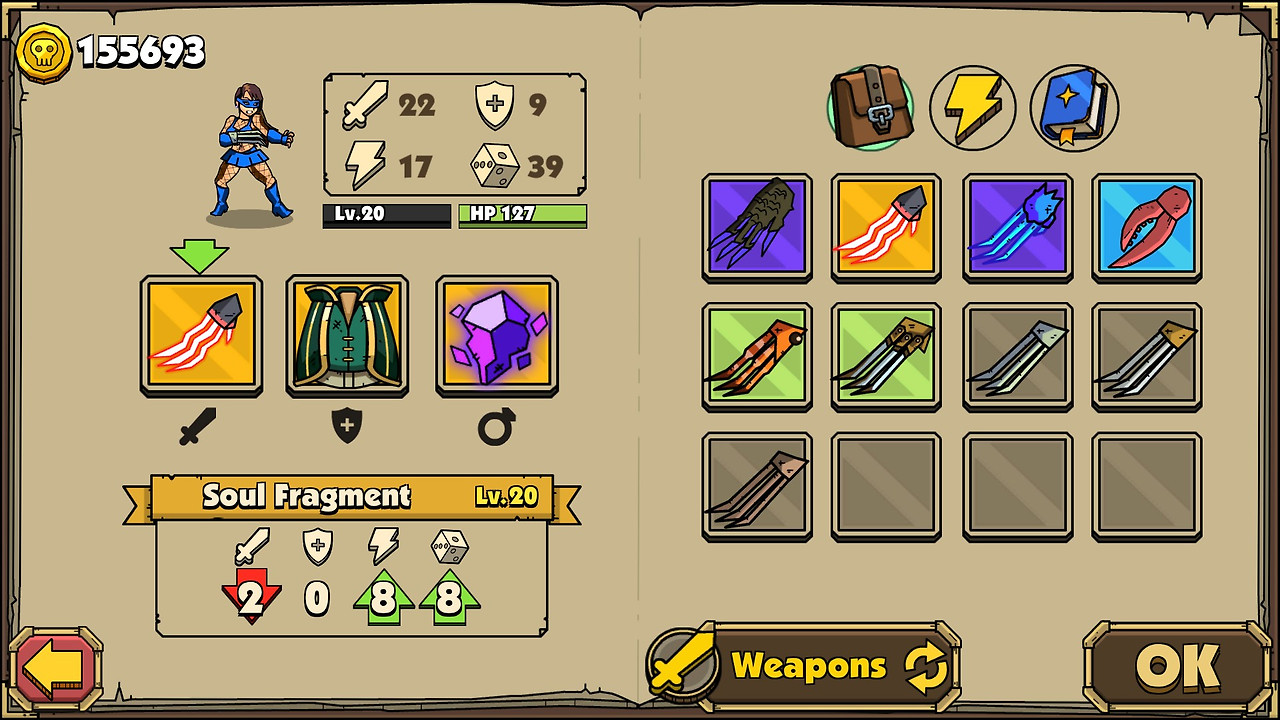Click the Lv.20 level badge
Viewport: 1280px width, 720px height.
point(386,216)
